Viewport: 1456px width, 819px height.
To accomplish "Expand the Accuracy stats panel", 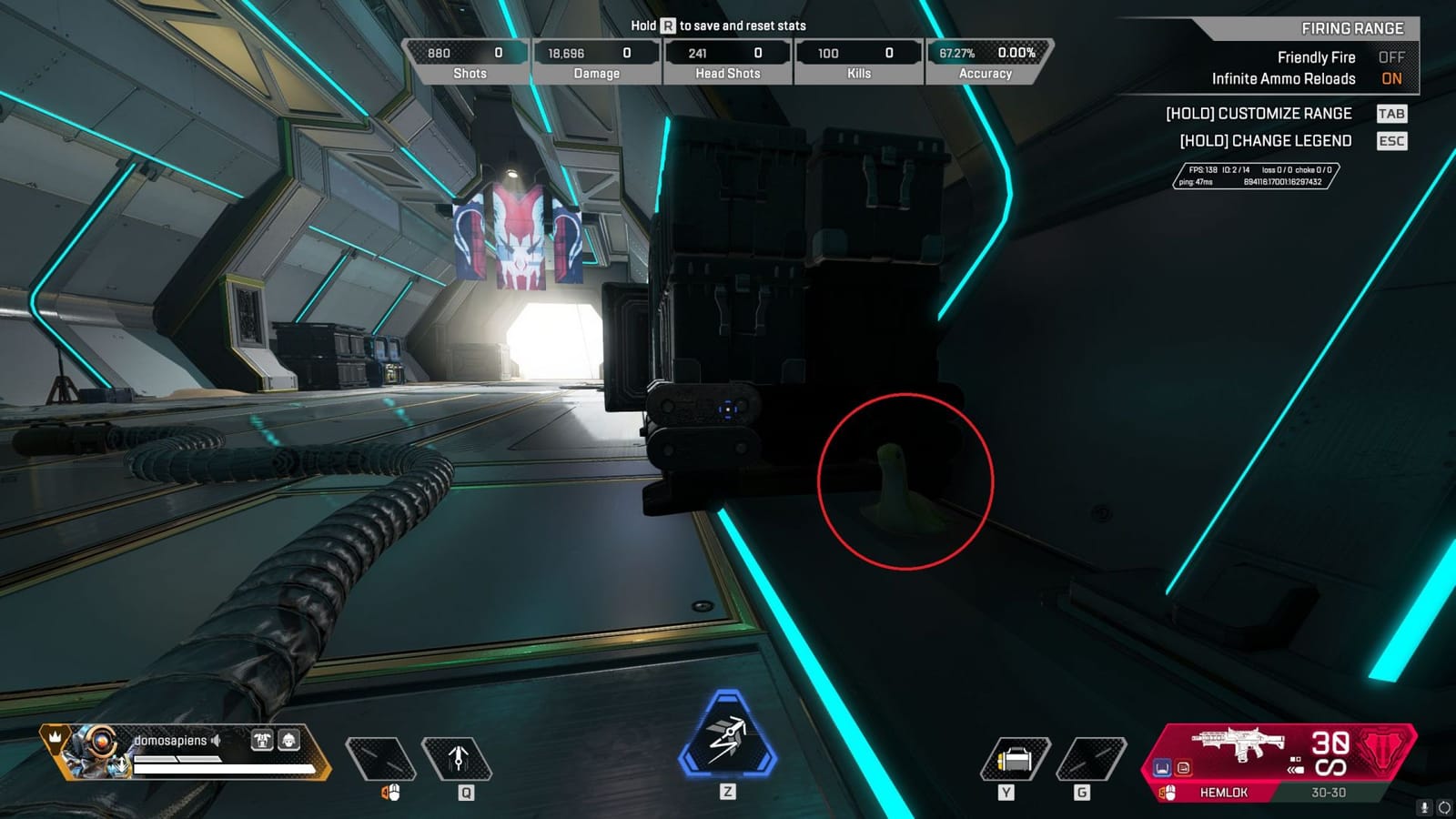I will click(986, 58).
